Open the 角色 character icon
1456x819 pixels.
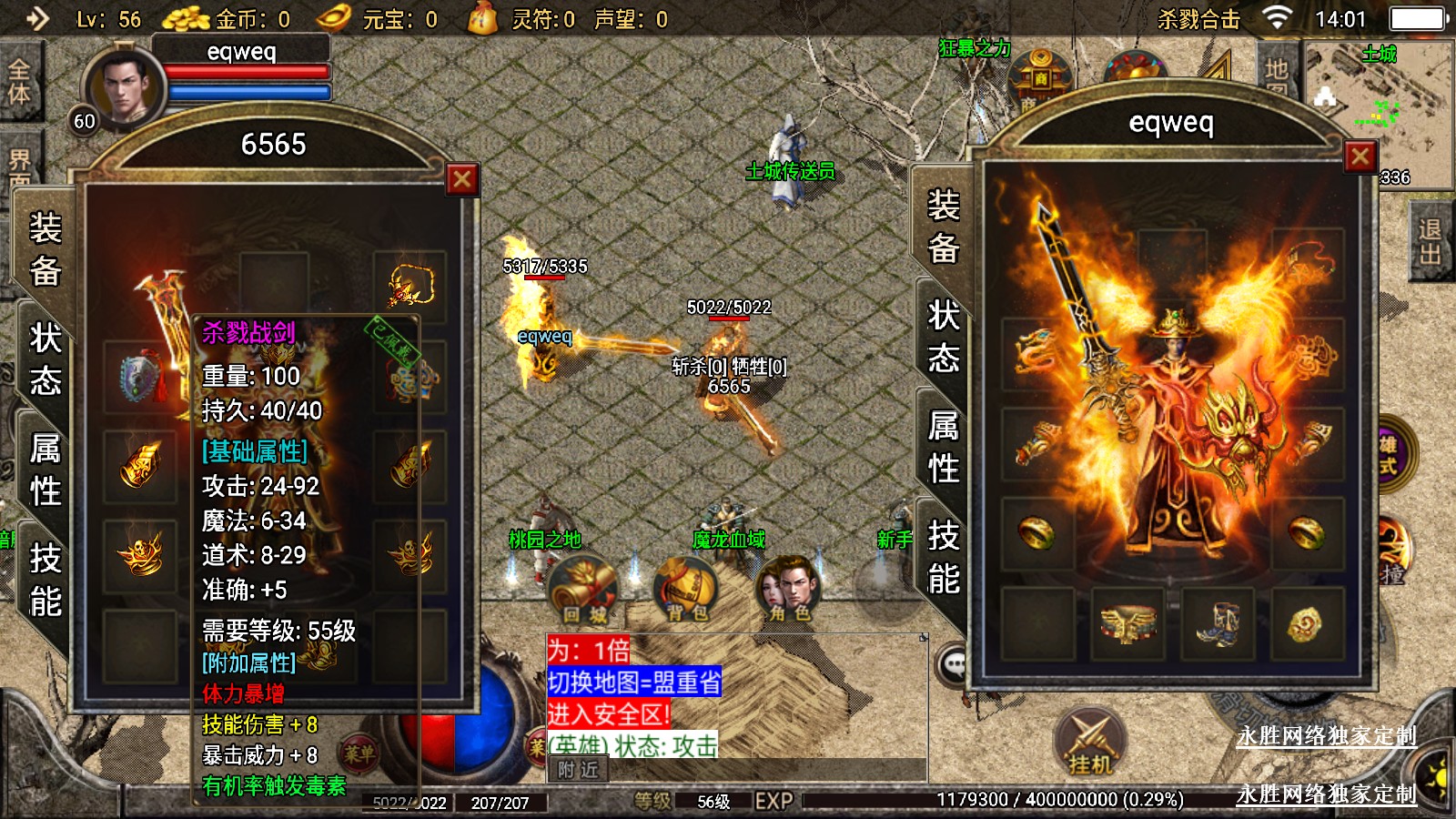point(788,589)
